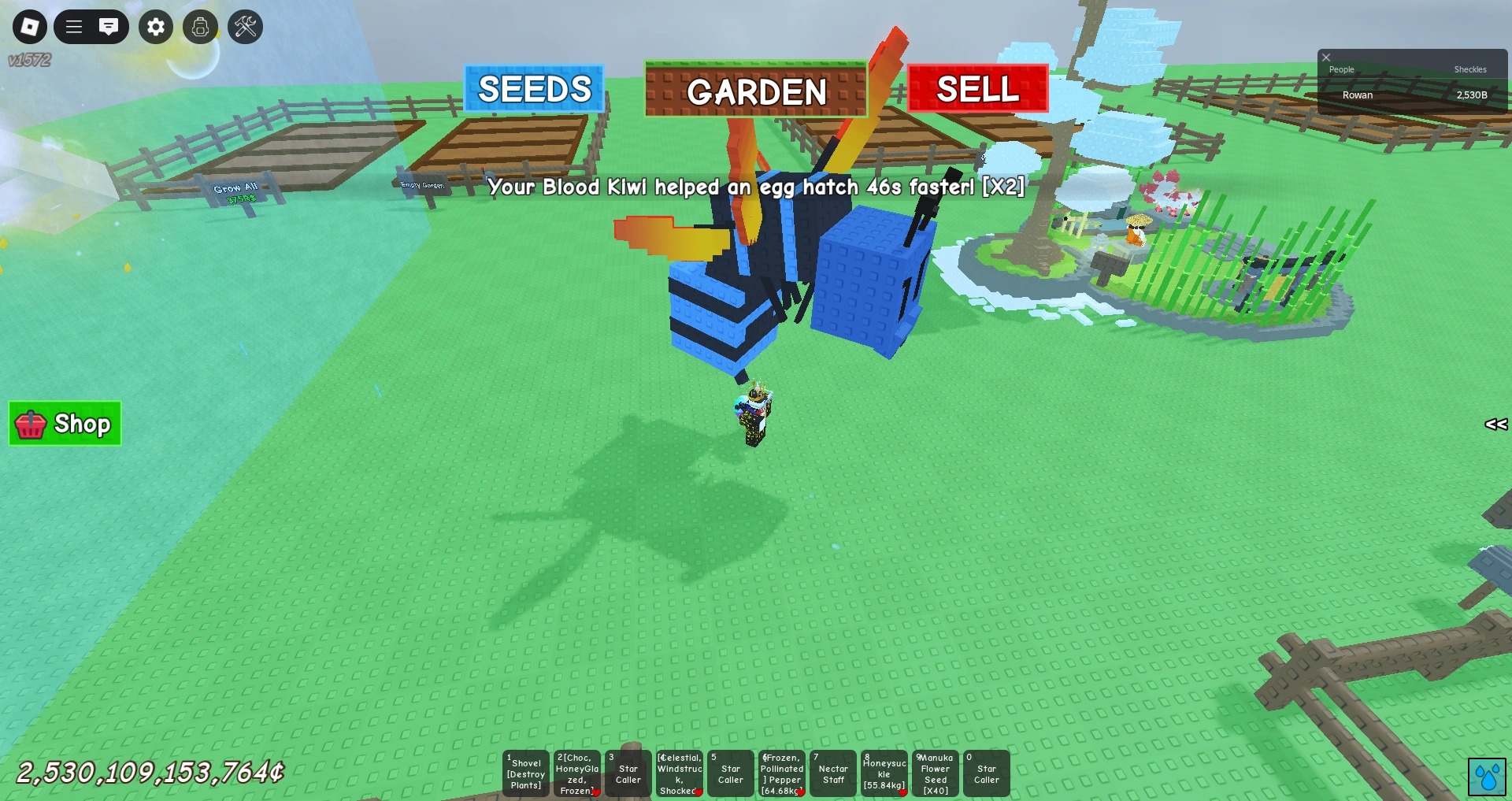The height and width of the screenshot is (801, 1512).
Task: Close the People leaderboard panel
Action: (x=1326, y=57)
